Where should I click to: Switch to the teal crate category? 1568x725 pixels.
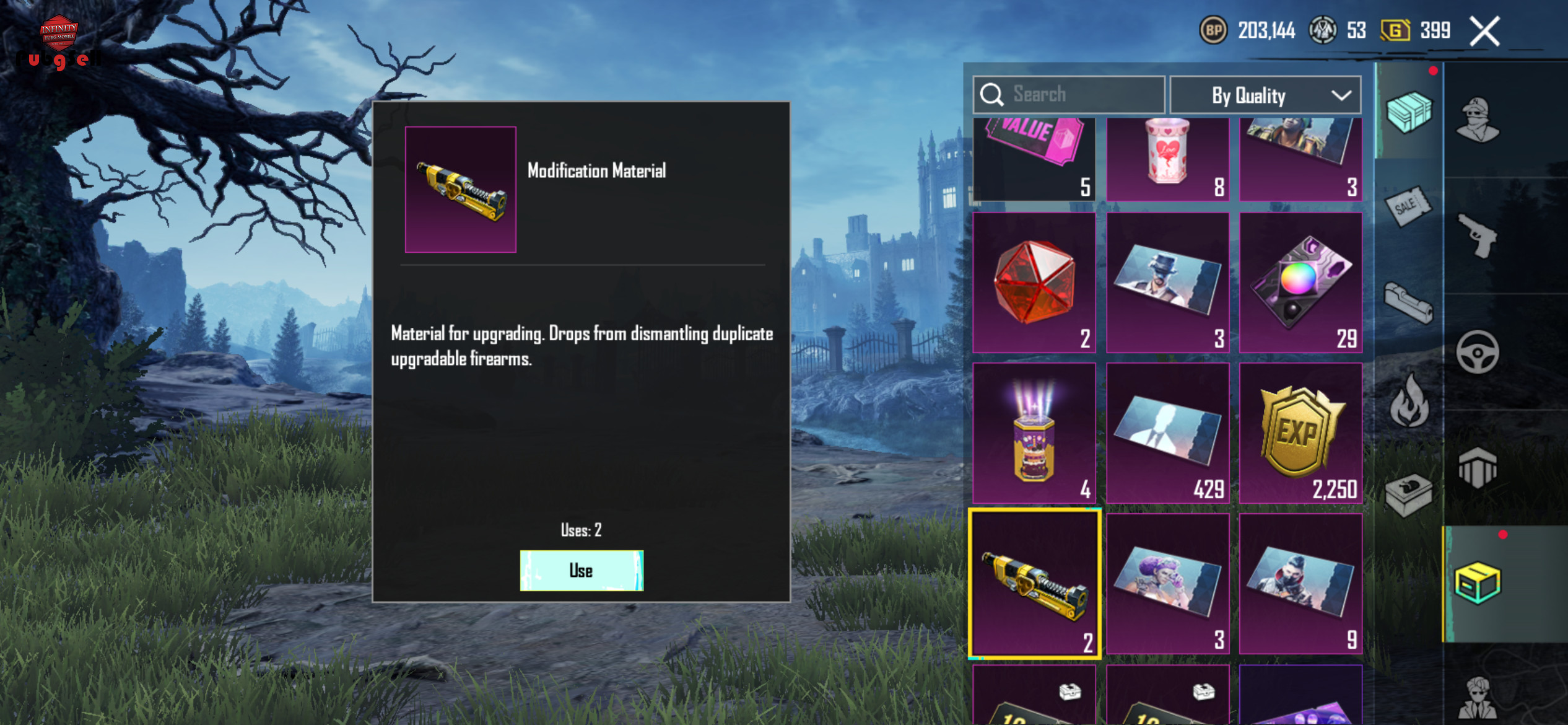tap(1408, 112)
